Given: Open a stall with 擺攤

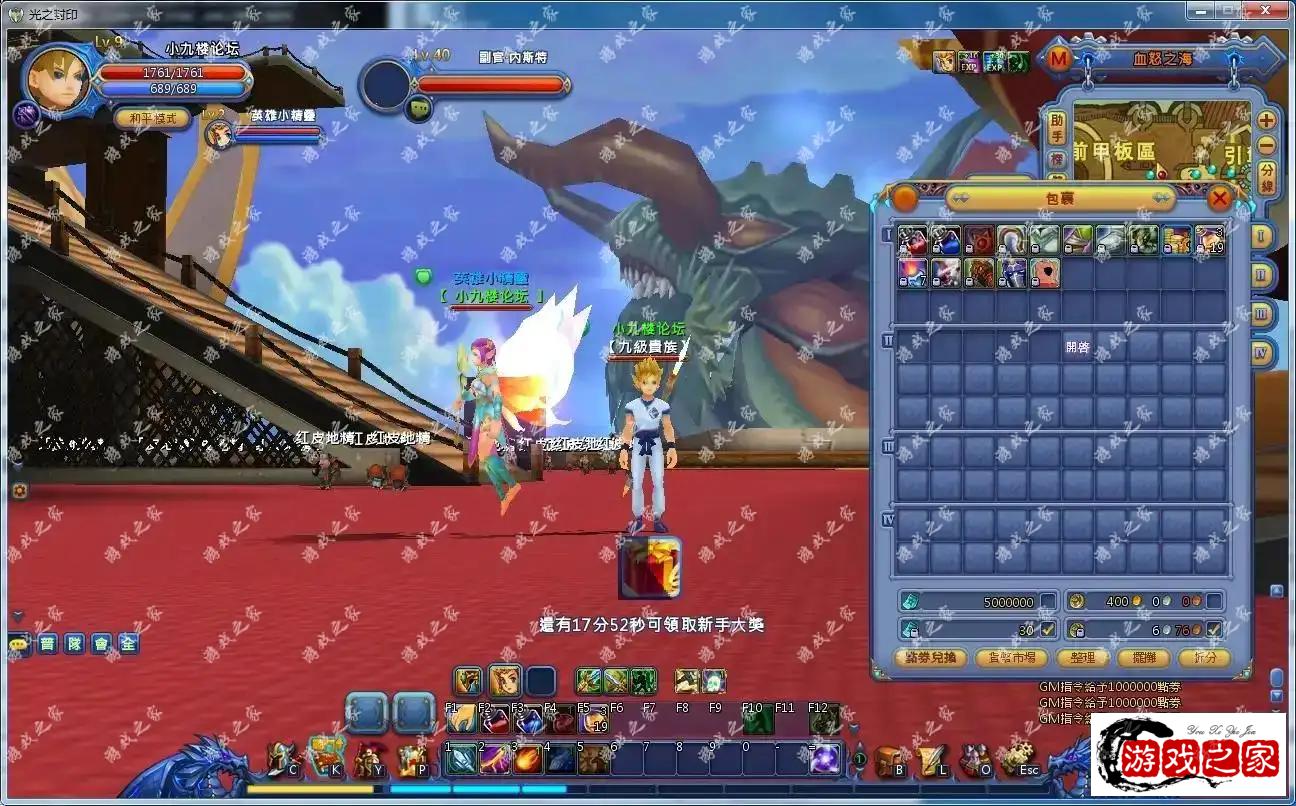Looking at the screenshot, I should pyautogui.click(x=1143, y=657).
